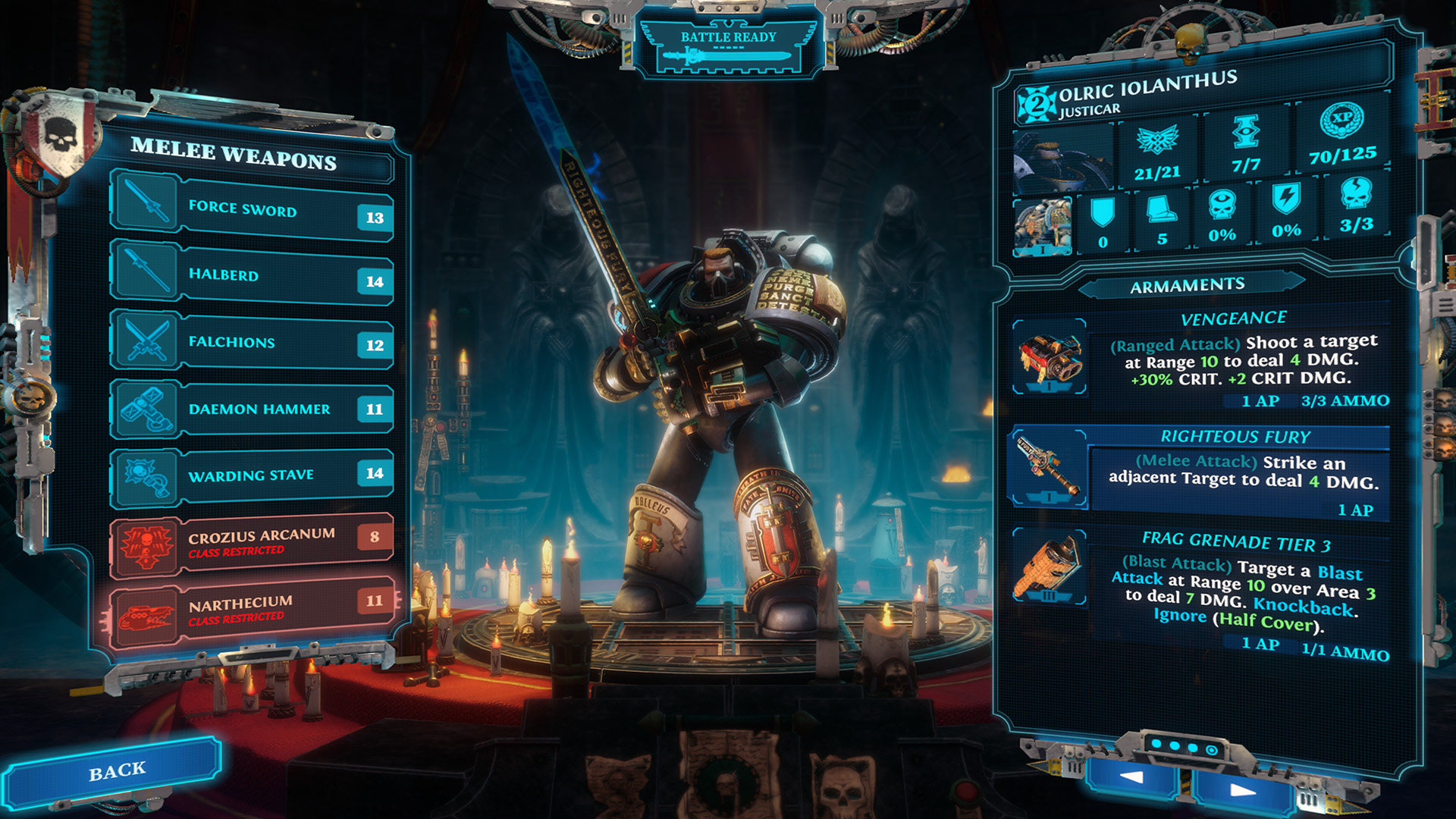Select the fourth pager dot
Screen dimensions: 1456x819
(x=1211, y=748)
